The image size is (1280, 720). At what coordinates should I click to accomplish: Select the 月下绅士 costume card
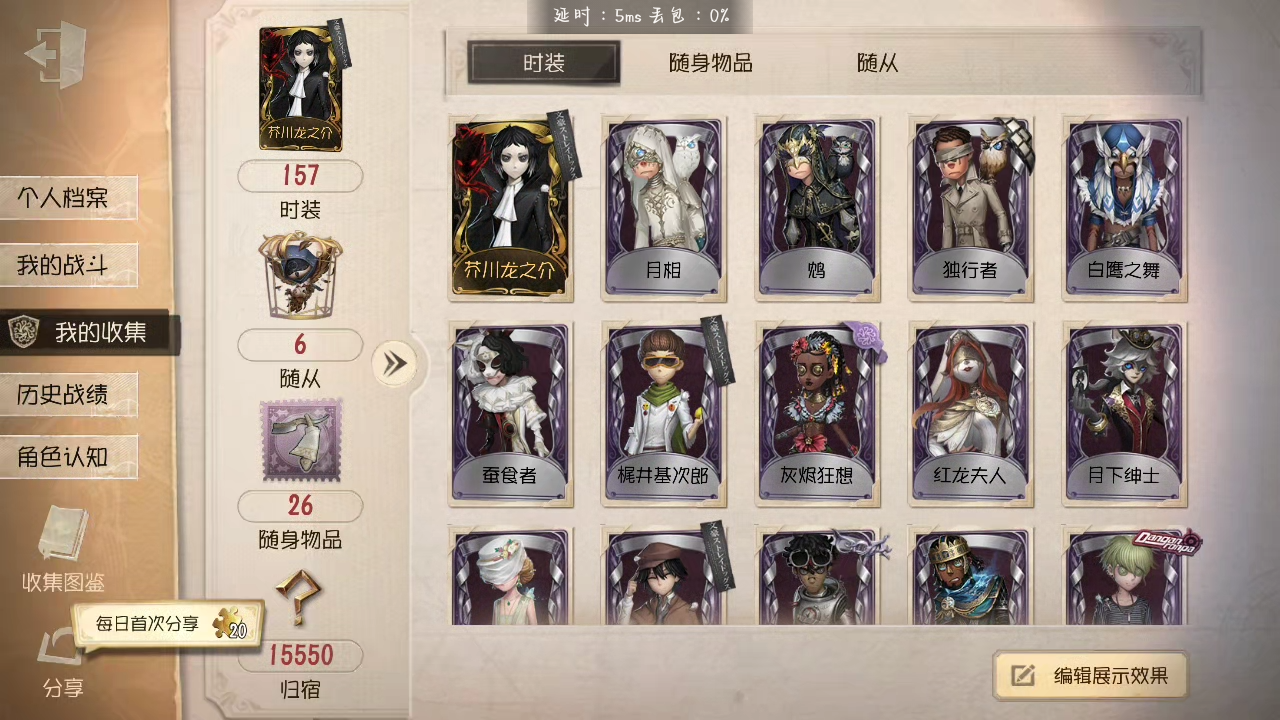(x=1124, y=414)
